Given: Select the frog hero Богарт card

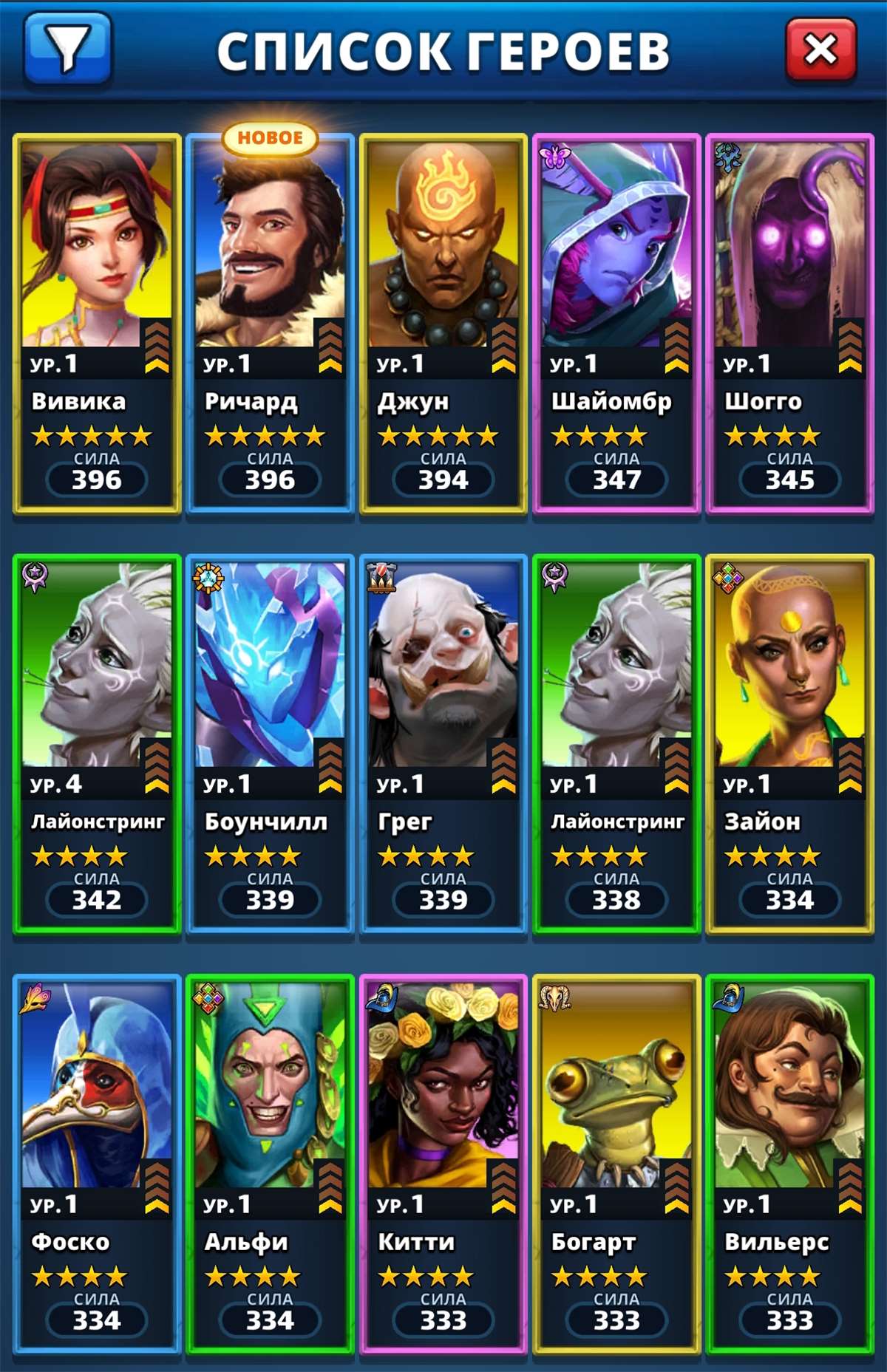Looking at the screenshot, I should point(616,1164).
